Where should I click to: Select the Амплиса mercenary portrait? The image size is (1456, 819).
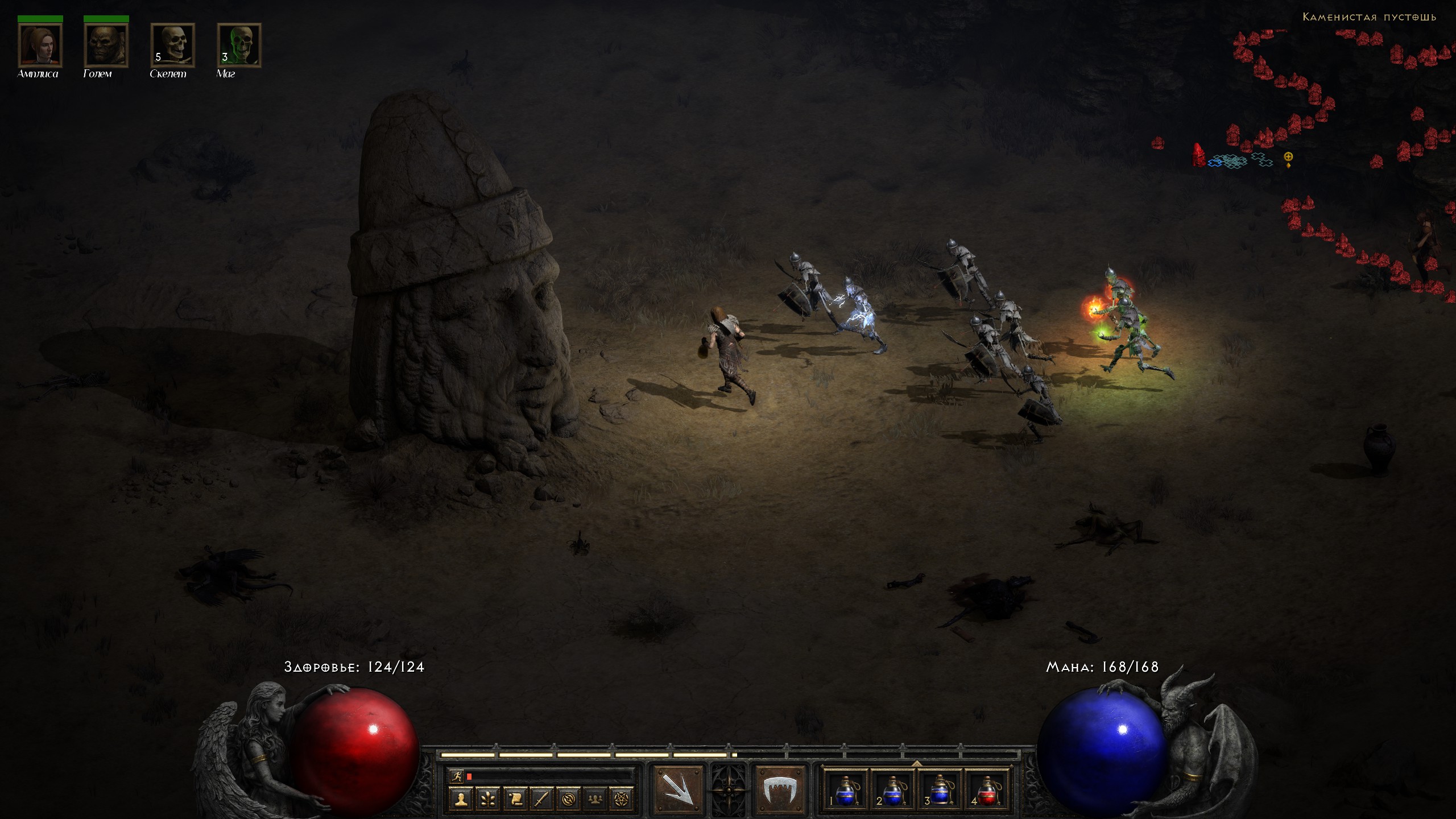(40, 45)
